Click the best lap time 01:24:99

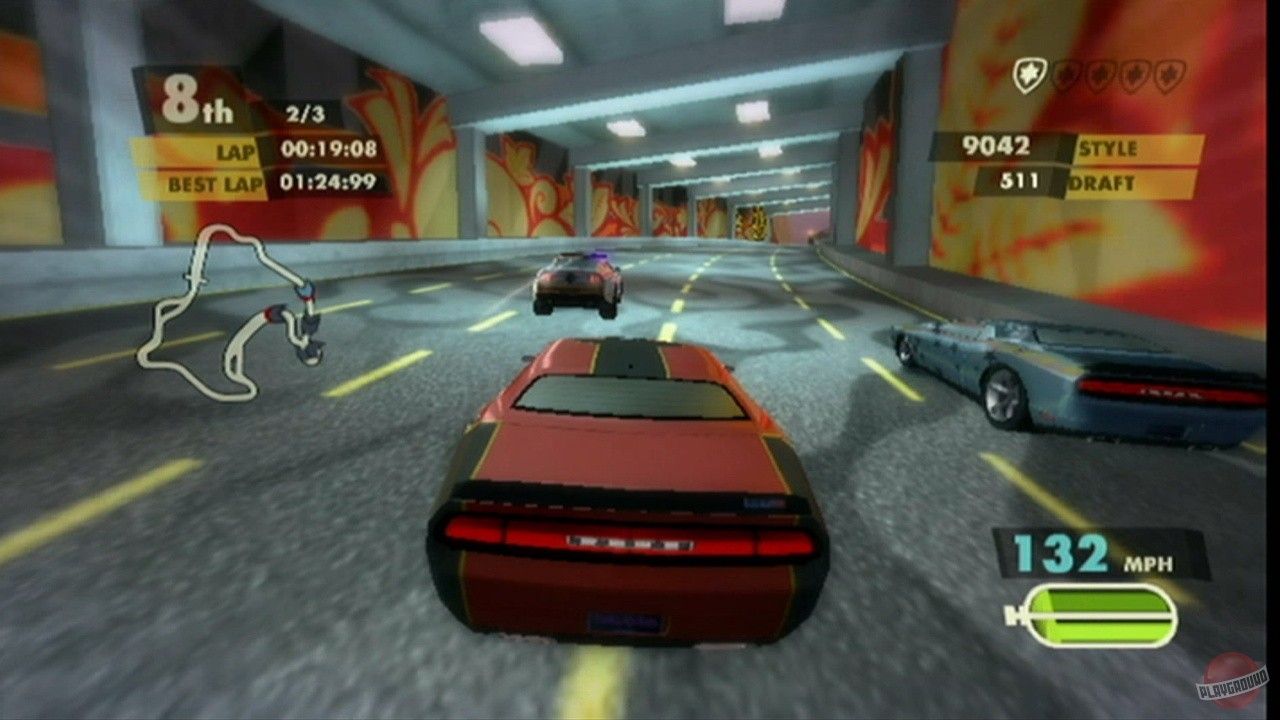coord(330,184)
